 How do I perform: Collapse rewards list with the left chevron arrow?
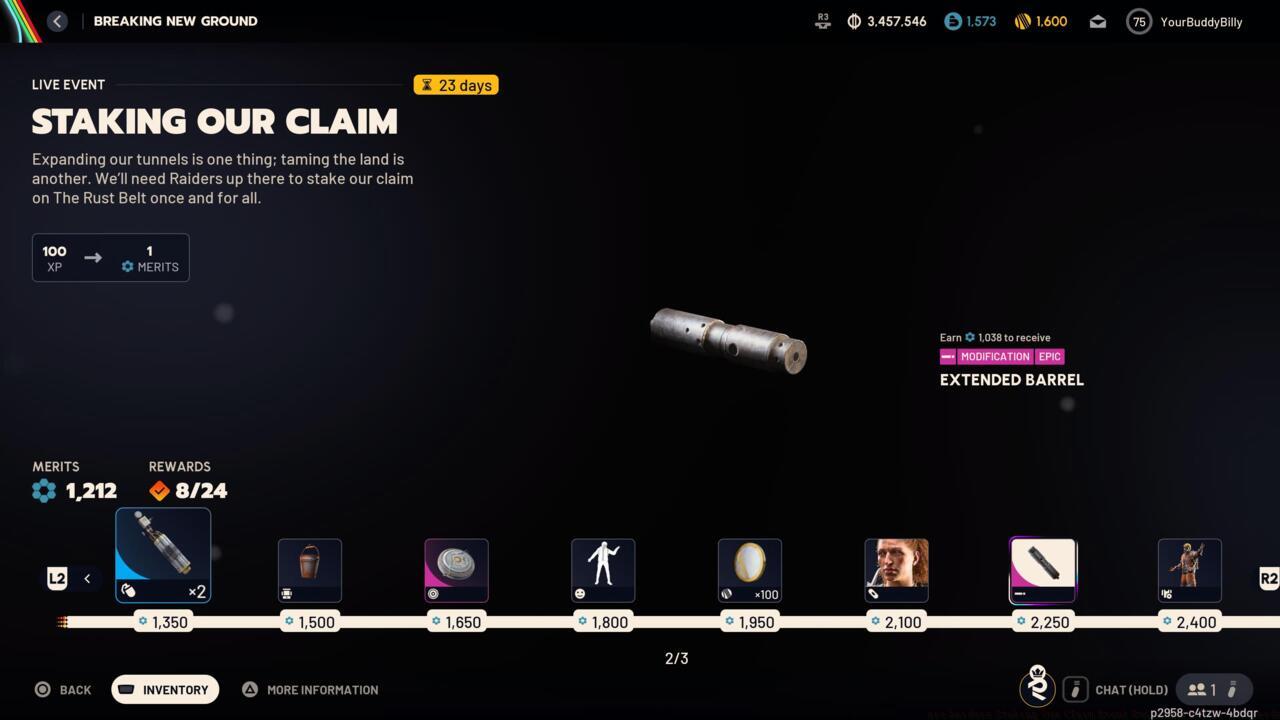(x=86, y=578)
